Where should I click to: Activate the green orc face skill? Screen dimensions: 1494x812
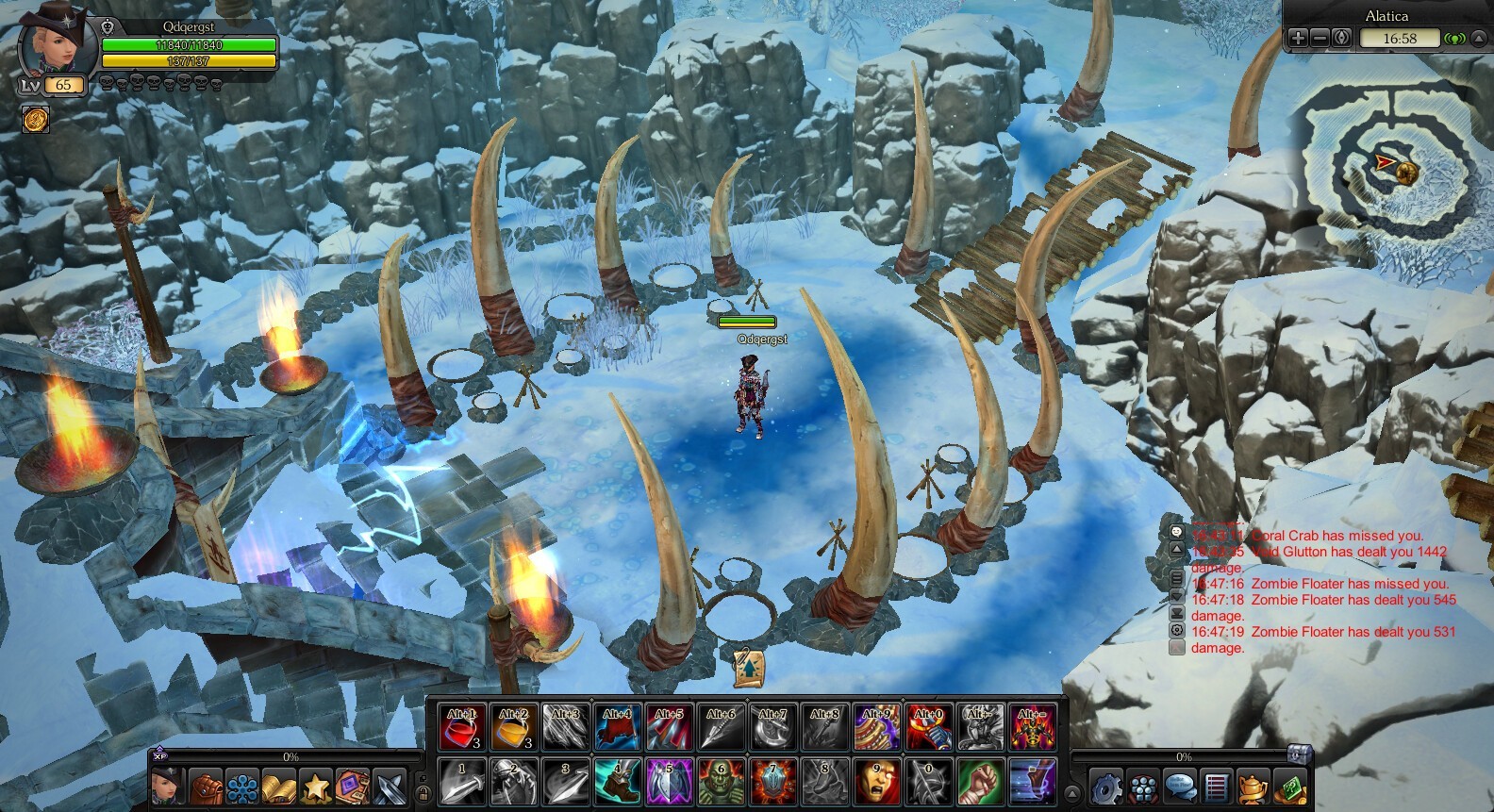pos(721,781)
